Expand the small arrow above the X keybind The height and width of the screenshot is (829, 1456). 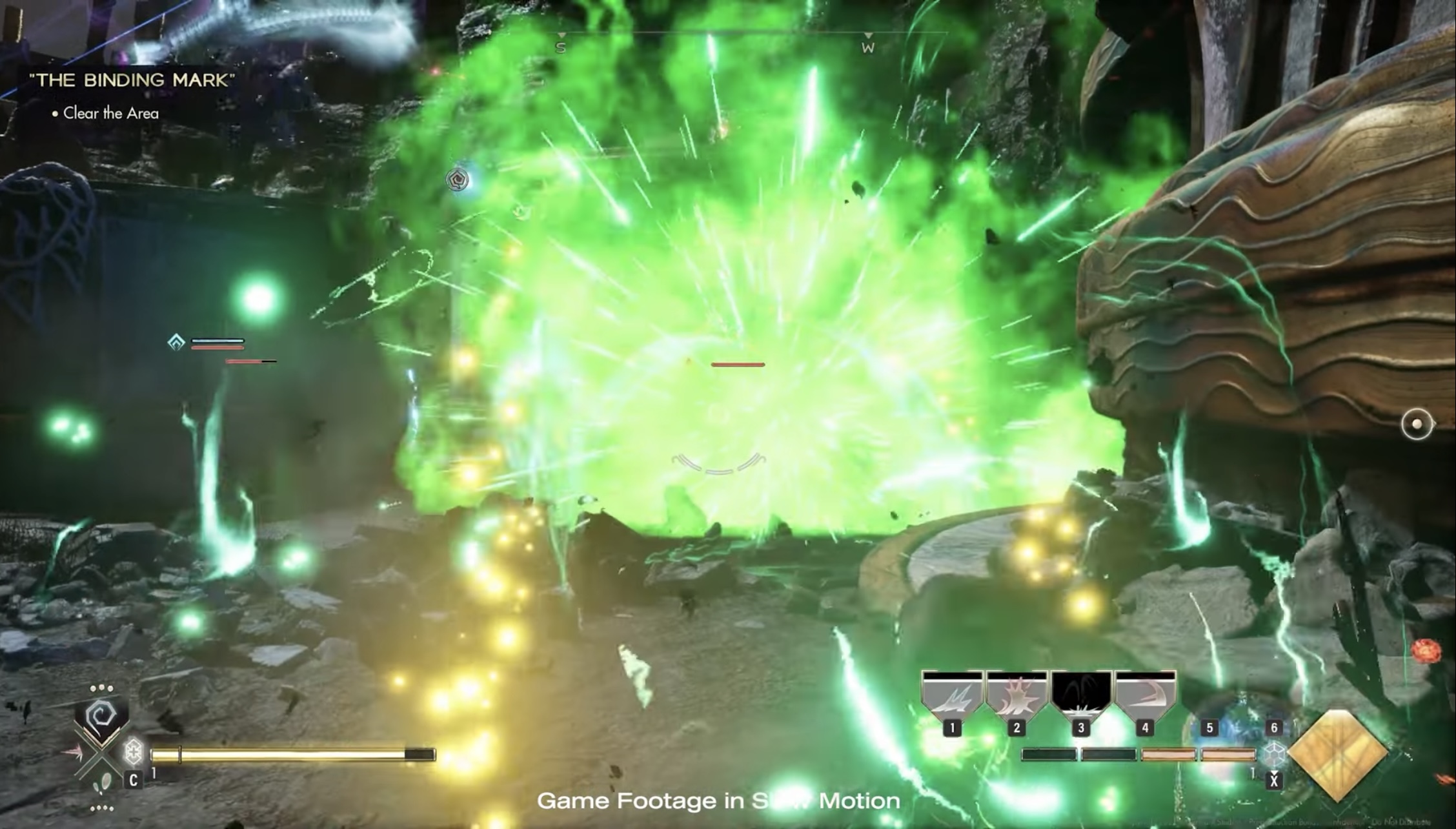tap(1274, 772)
